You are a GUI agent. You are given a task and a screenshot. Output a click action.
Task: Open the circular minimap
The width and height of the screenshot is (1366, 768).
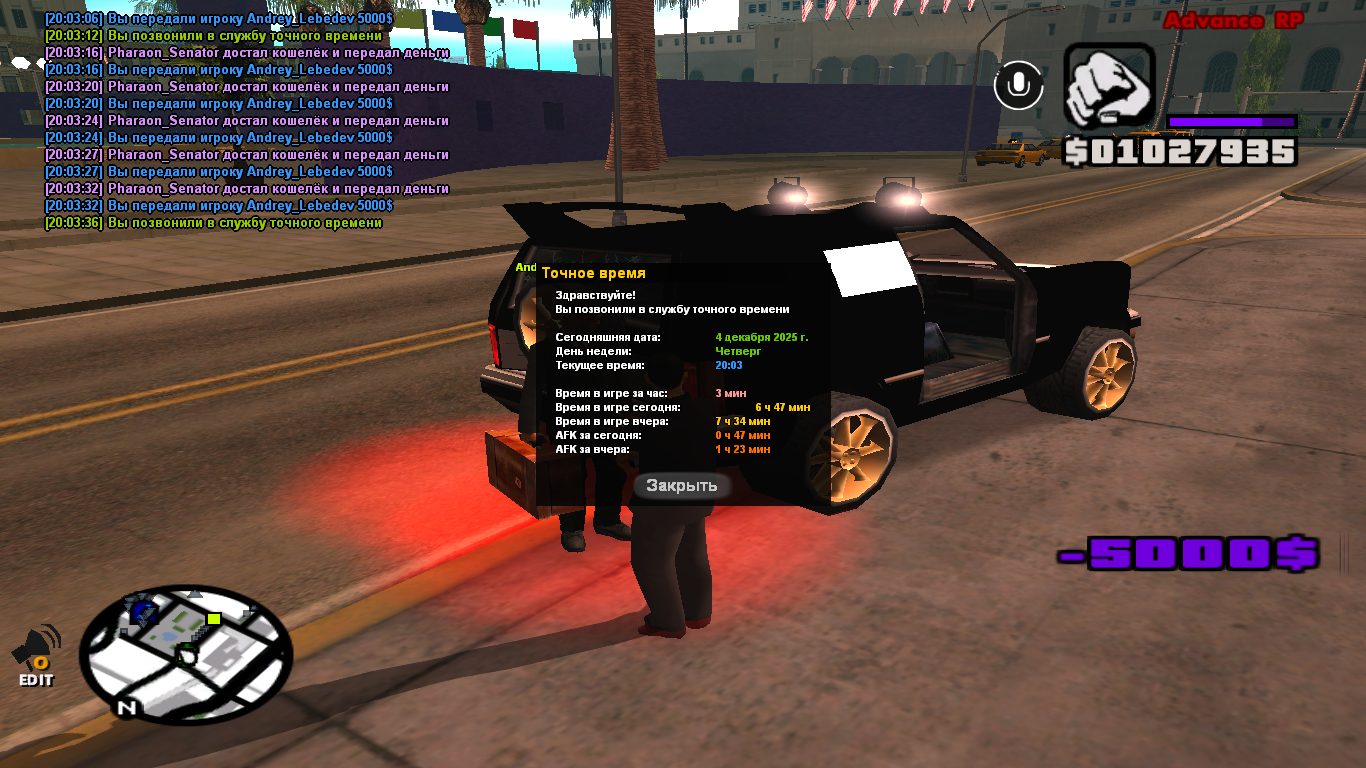[186, 654]
